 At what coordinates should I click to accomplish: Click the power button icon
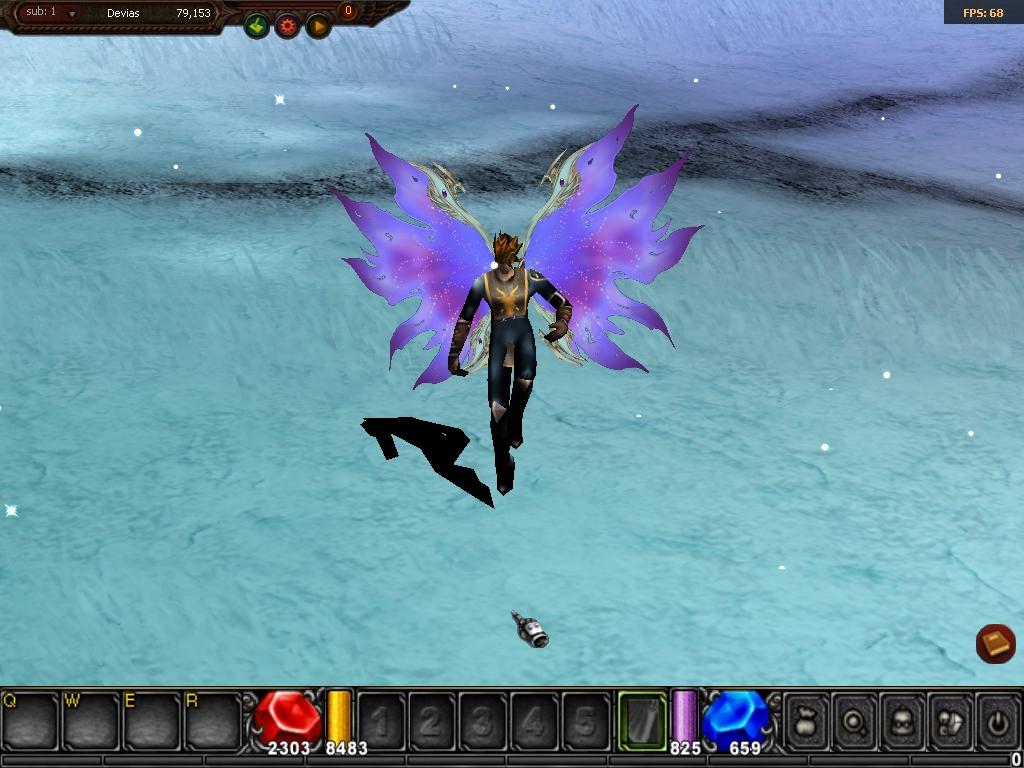(x=997, y=721)
